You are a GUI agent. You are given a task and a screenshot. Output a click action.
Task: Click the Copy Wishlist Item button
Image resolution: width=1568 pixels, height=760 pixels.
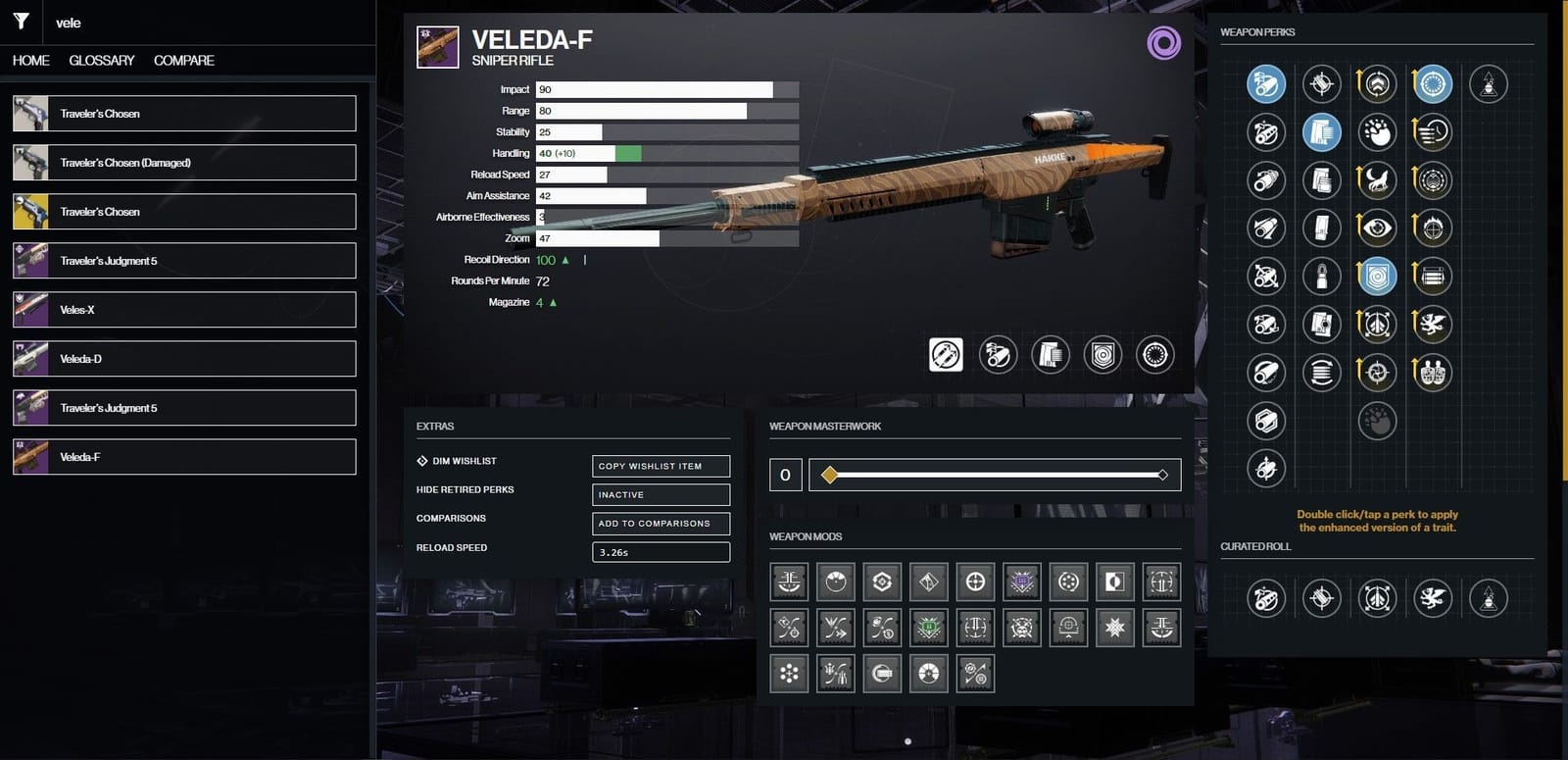tap(661, 466)
